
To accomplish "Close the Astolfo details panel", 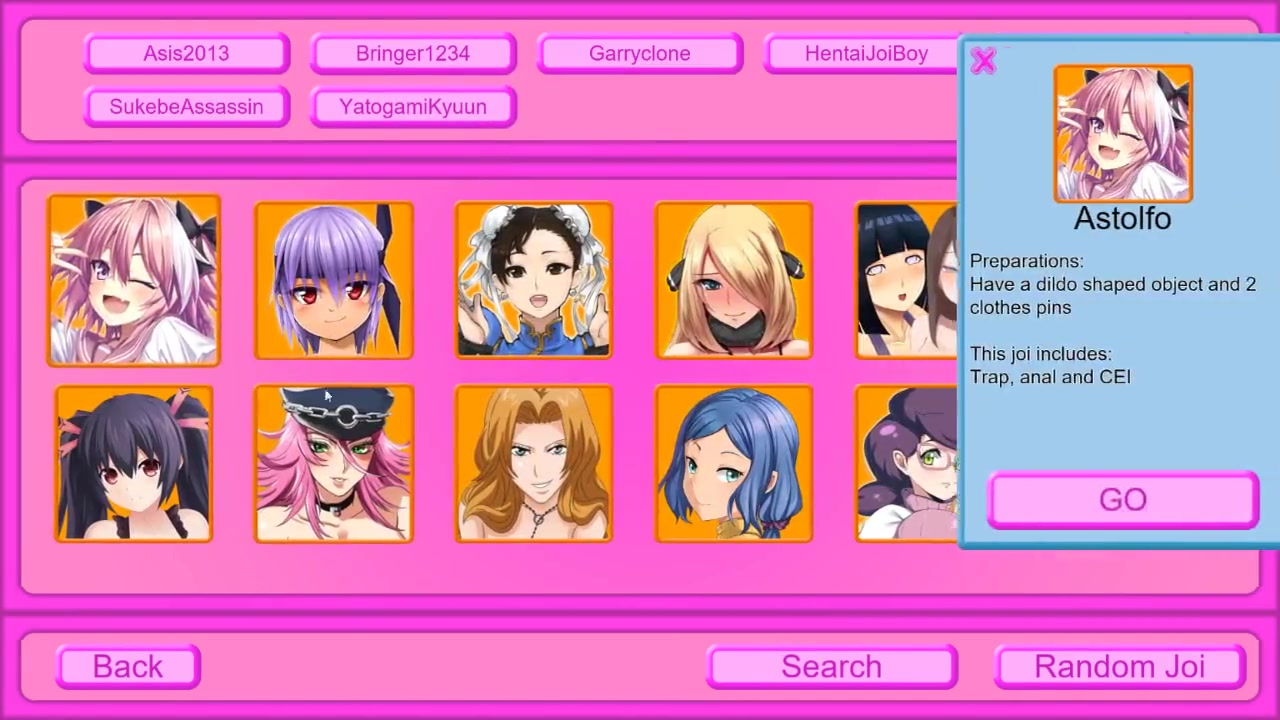I will (x=983, y=62).
